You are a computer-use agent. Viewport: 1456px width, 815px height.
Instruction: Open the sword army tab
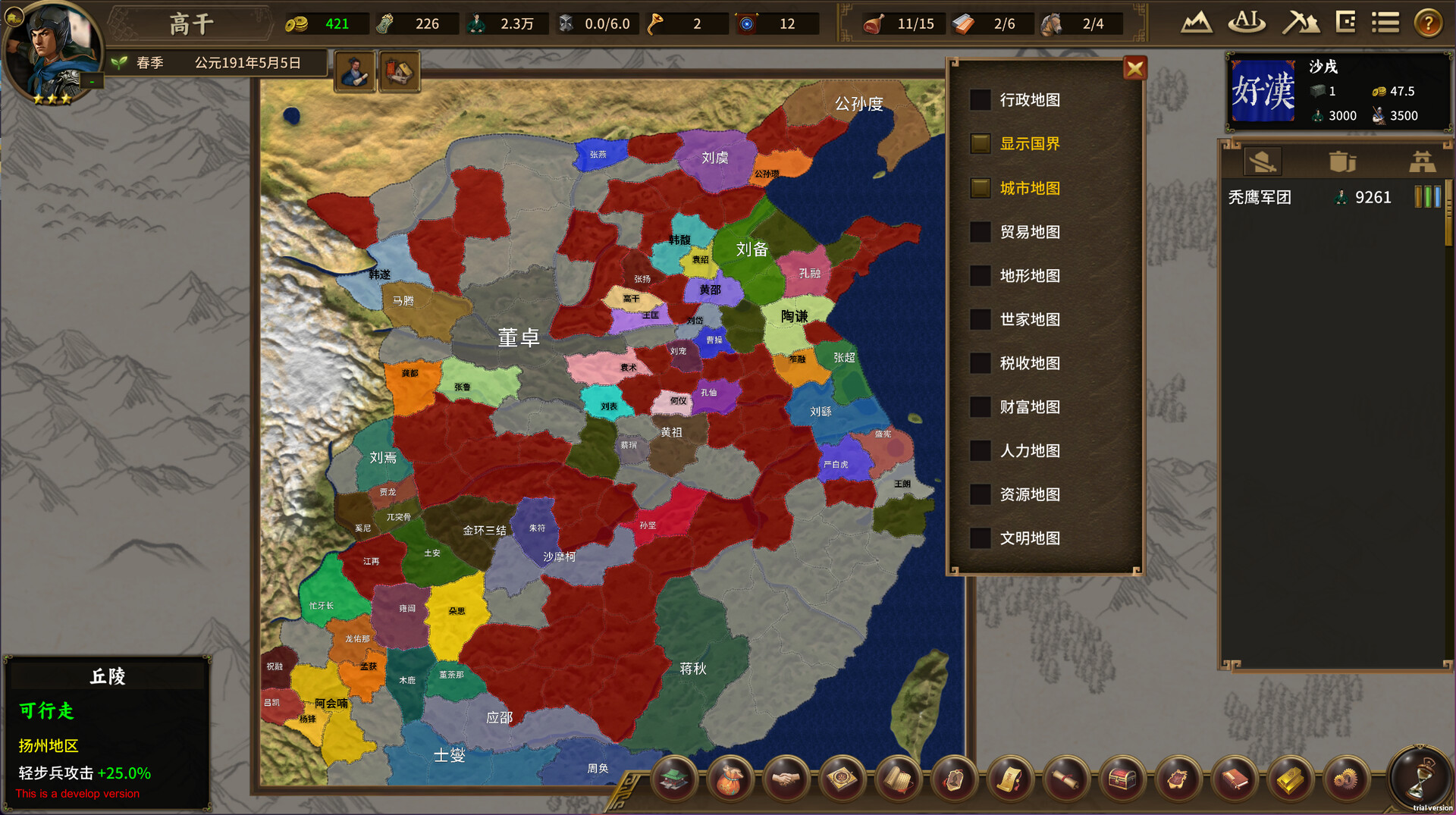[1263, 161]
